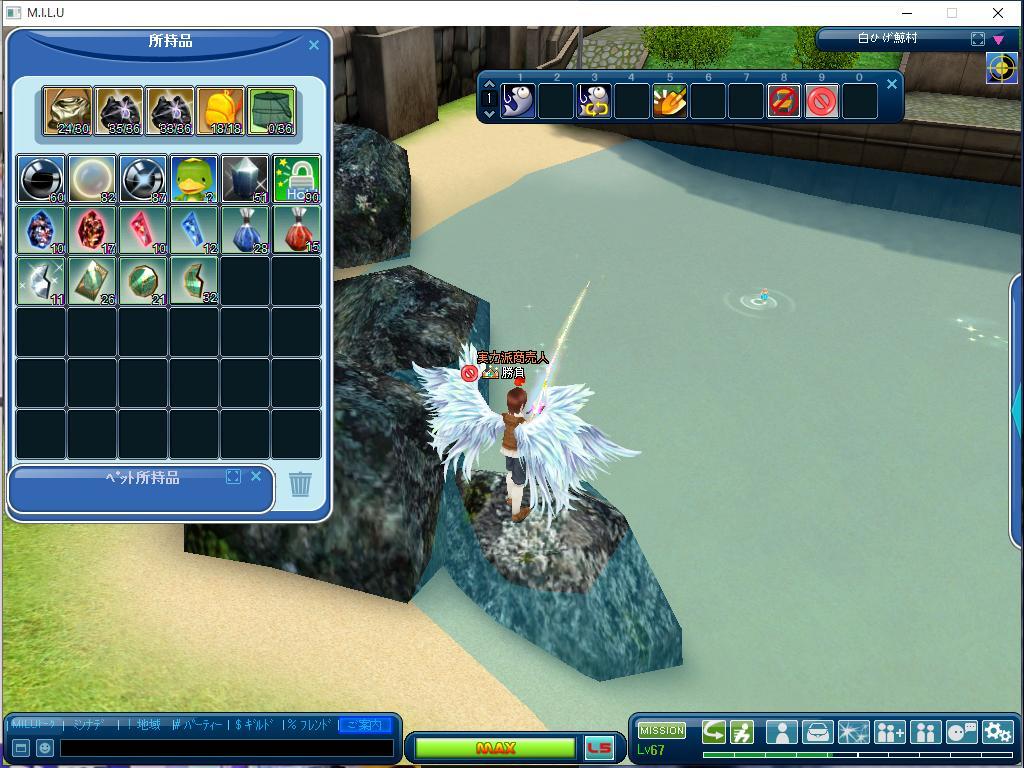Switch to the green net basket bag
The height and width of the screenshot is (768, 1024).
(271, 110)
